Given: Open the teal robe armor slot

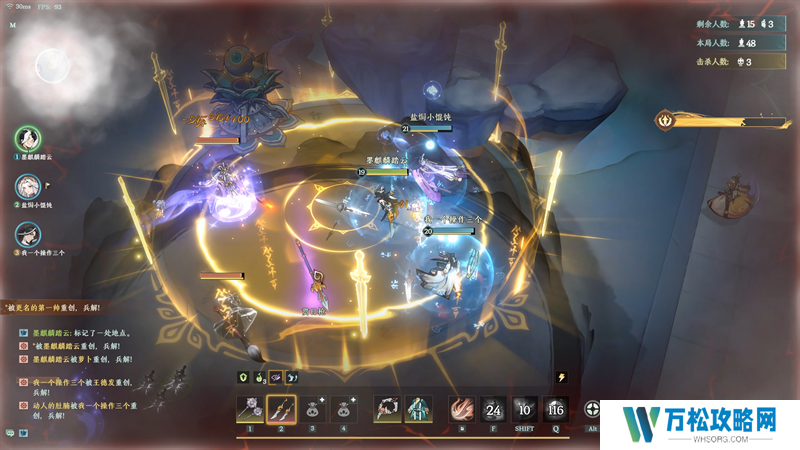Looking at the screenshot, I should [x=419, y=409].
